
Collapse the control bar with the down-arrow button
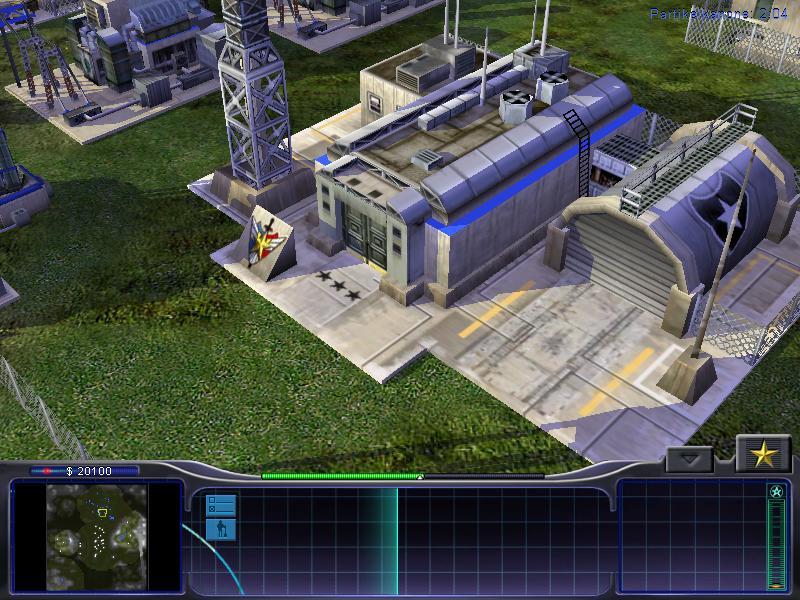coord(690,460)
